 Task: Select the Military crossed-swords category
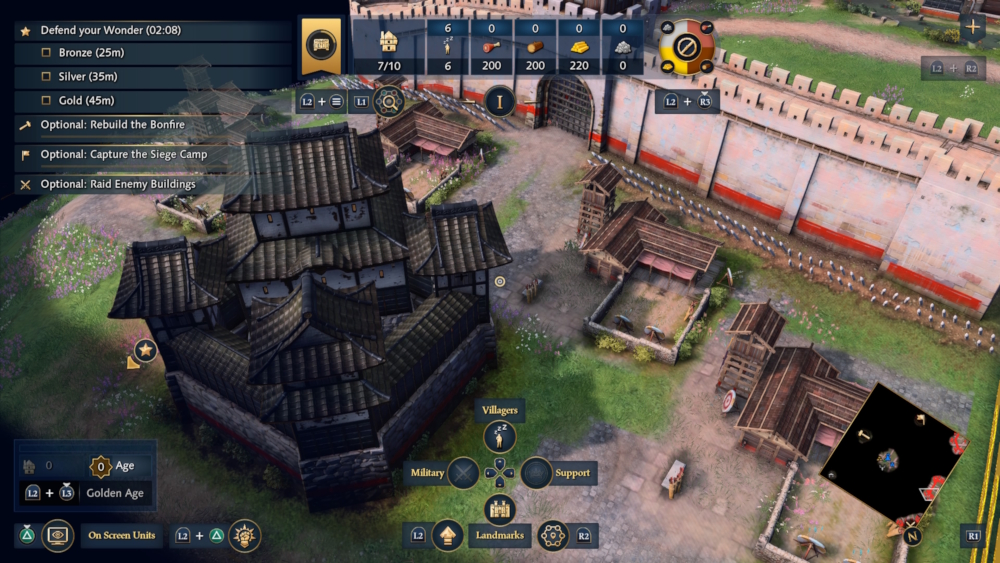tap(463, 473)
